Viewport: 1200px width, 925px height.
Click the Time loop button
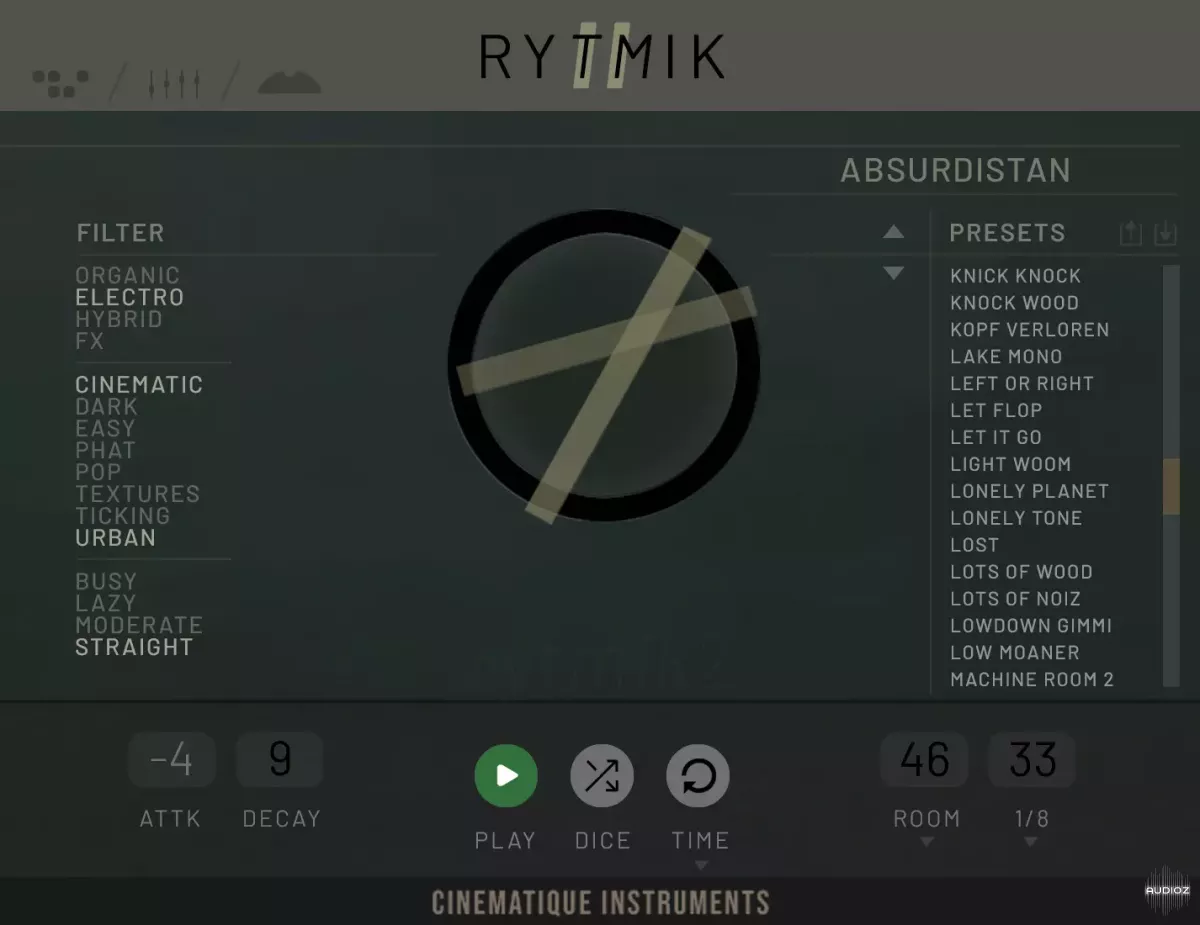(698, 775)
